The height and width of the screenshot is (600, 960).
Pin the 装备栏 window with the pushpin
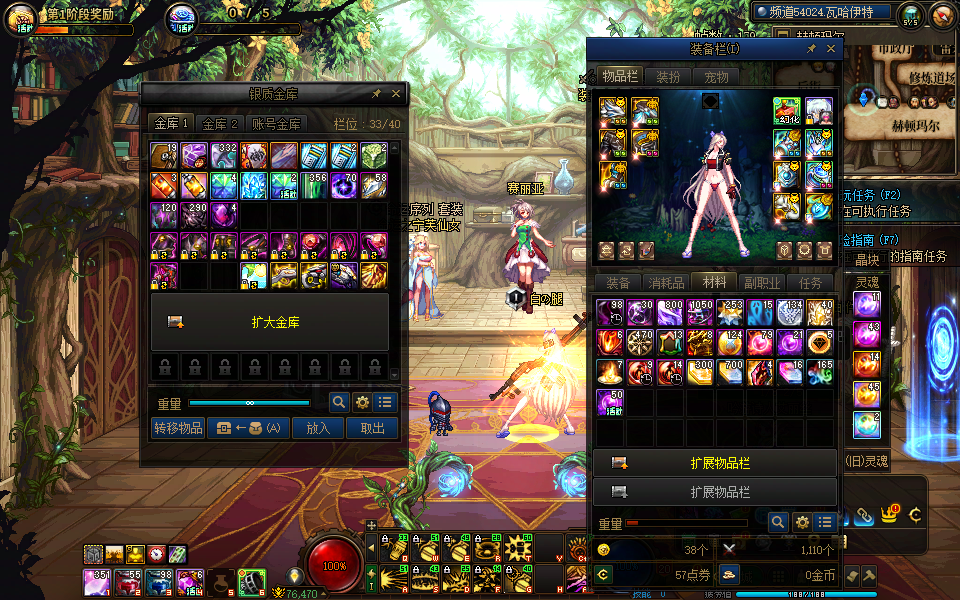[x=811, y=48]
